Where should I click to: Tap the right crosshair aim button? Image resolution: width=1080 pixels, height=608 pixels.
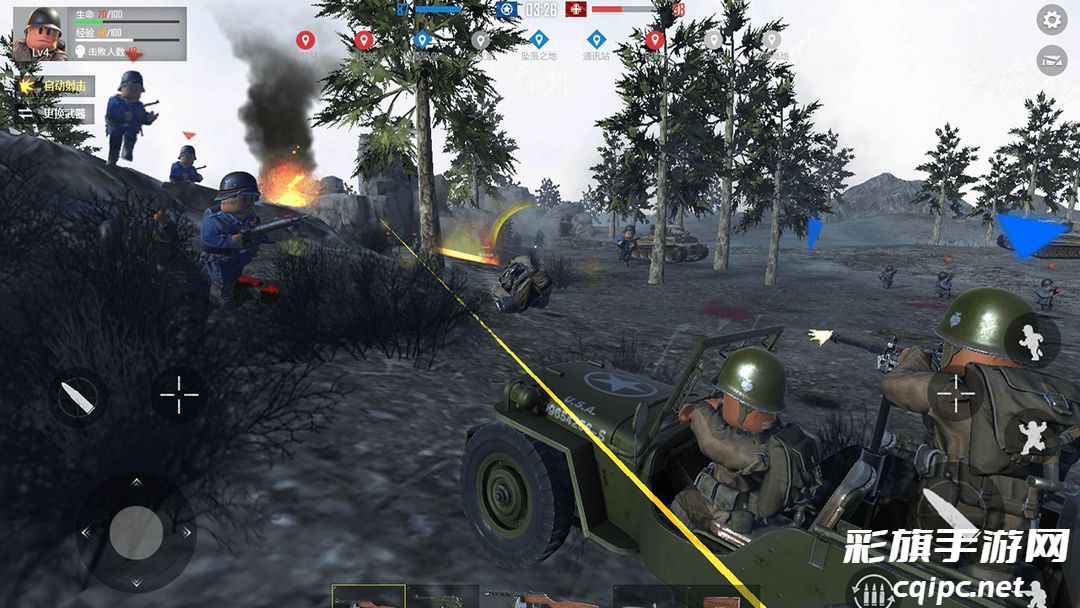coord(955,394)
